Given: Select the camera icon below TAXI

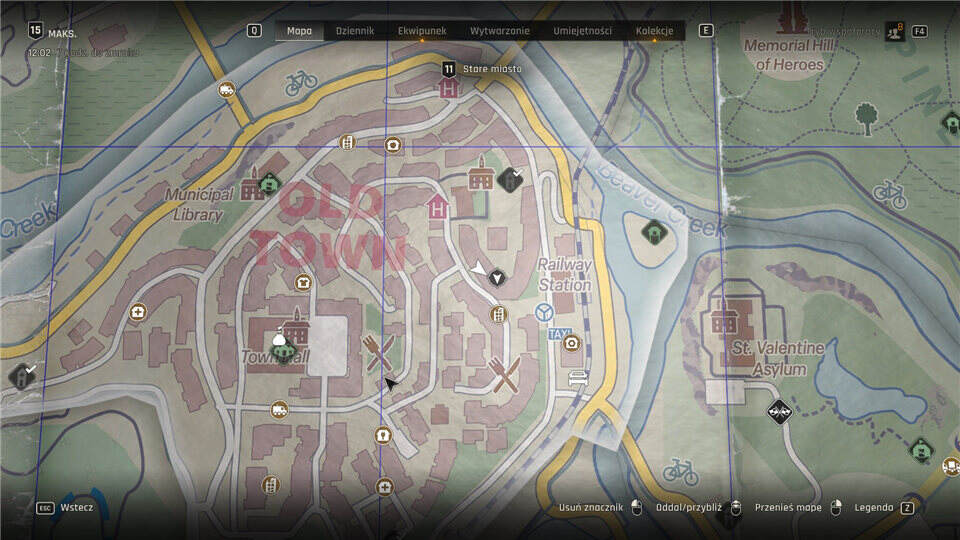Looking at the screenshot, I should (x=571, y=344).
